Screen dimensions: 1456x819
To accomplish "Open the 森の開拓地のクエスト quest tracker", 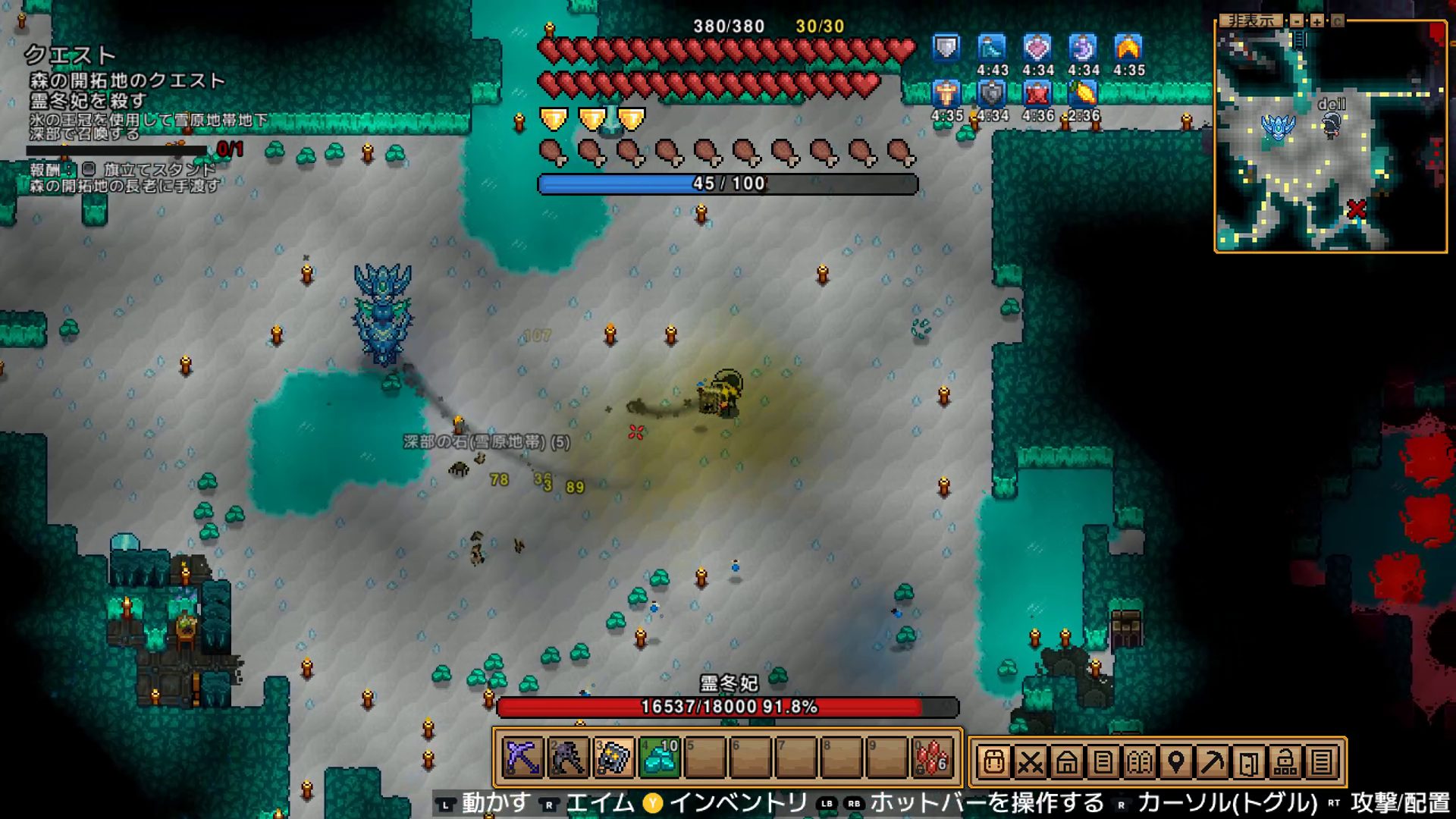I will 127,80.
